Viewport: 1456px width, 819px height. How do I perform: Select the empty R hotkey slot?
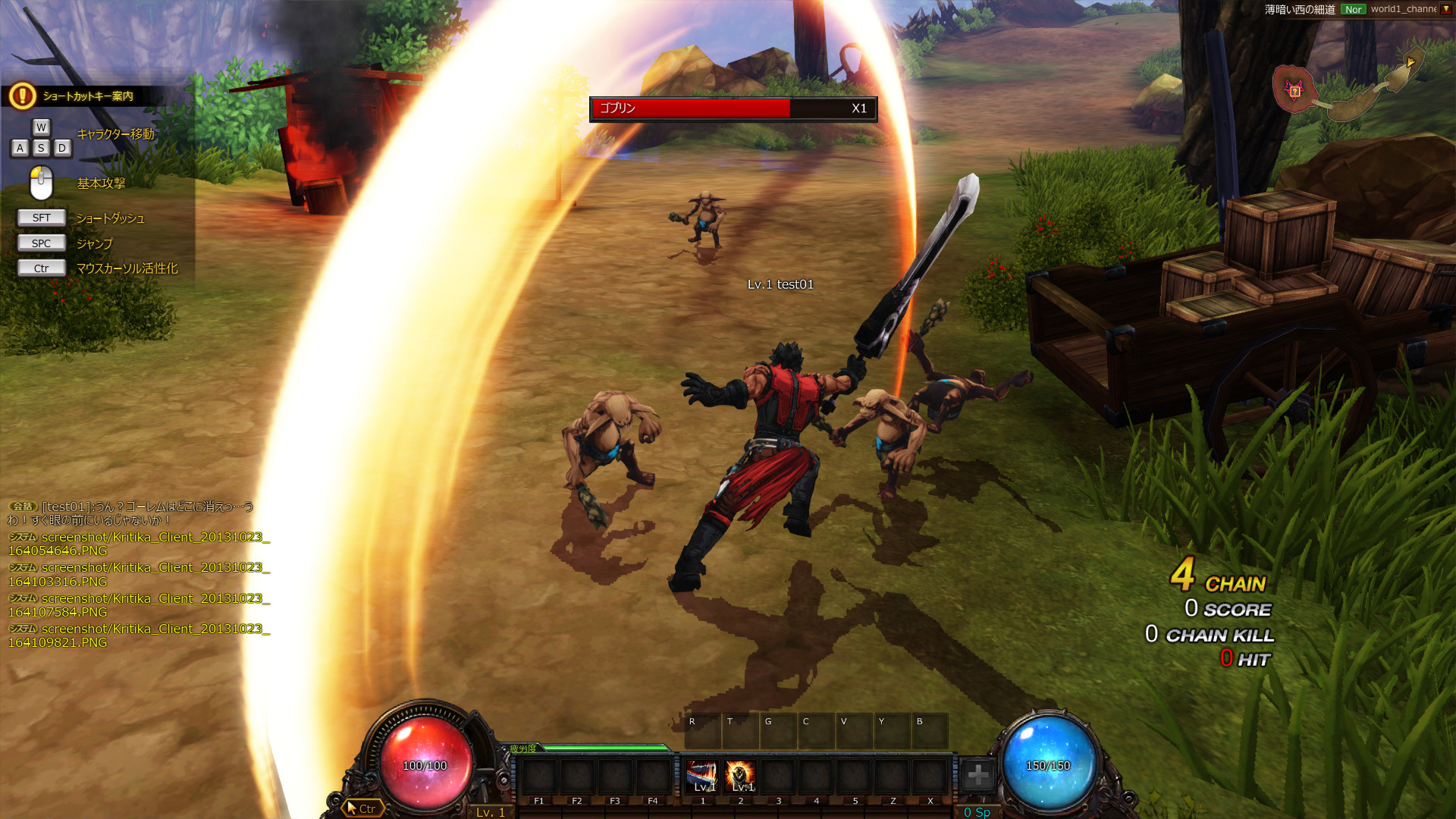702,731
